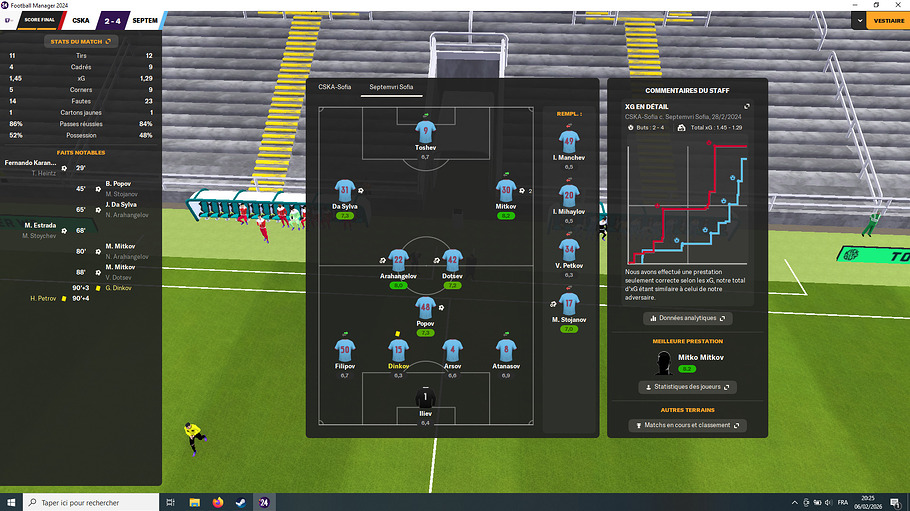Open the xG en détail expand icon
The image size is (910, 511).
(x=746, y=106)
